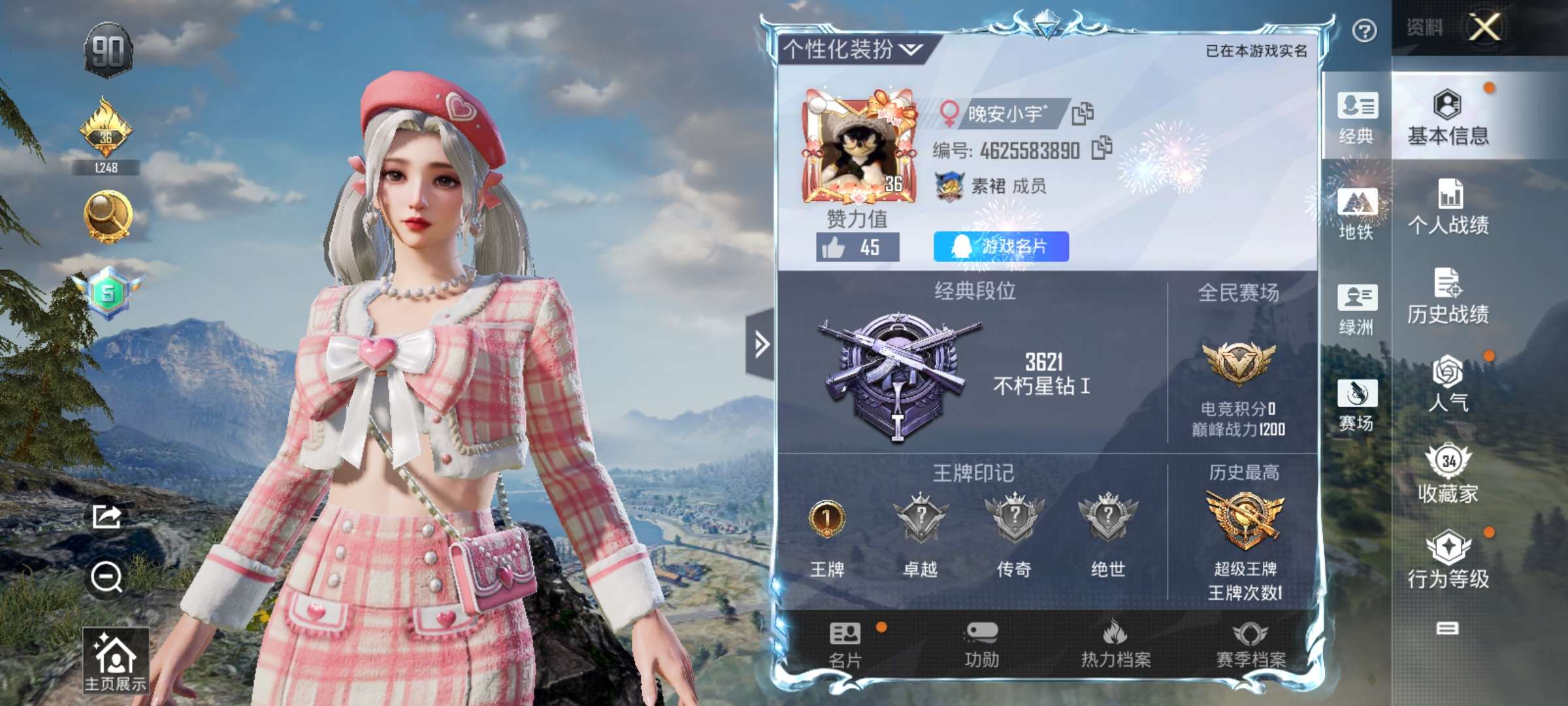The width and height of the screenshot is (1568, 706).
Task: Open the 游戏名片 game card
Action: 1001,246
